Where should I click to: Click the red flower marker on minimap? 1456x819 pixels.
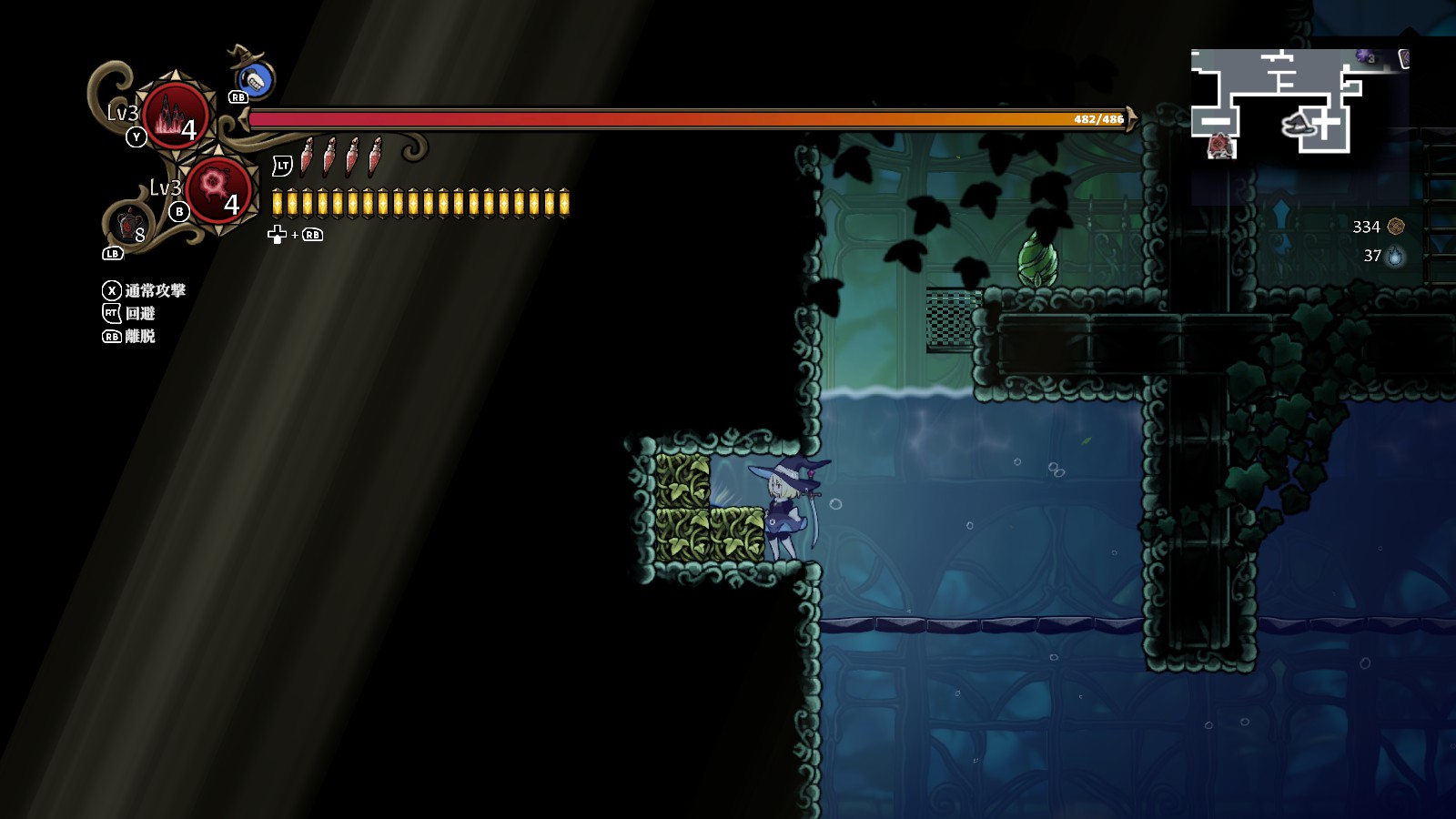pyautogui.click(x=1219, y=146)
